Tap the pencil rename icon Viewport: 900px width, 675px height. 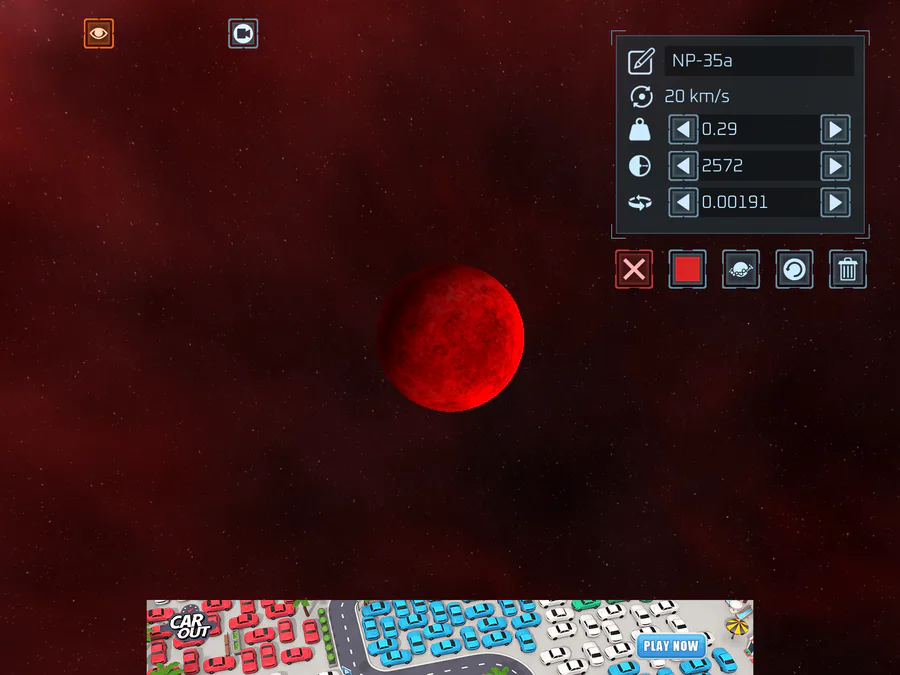641,61
